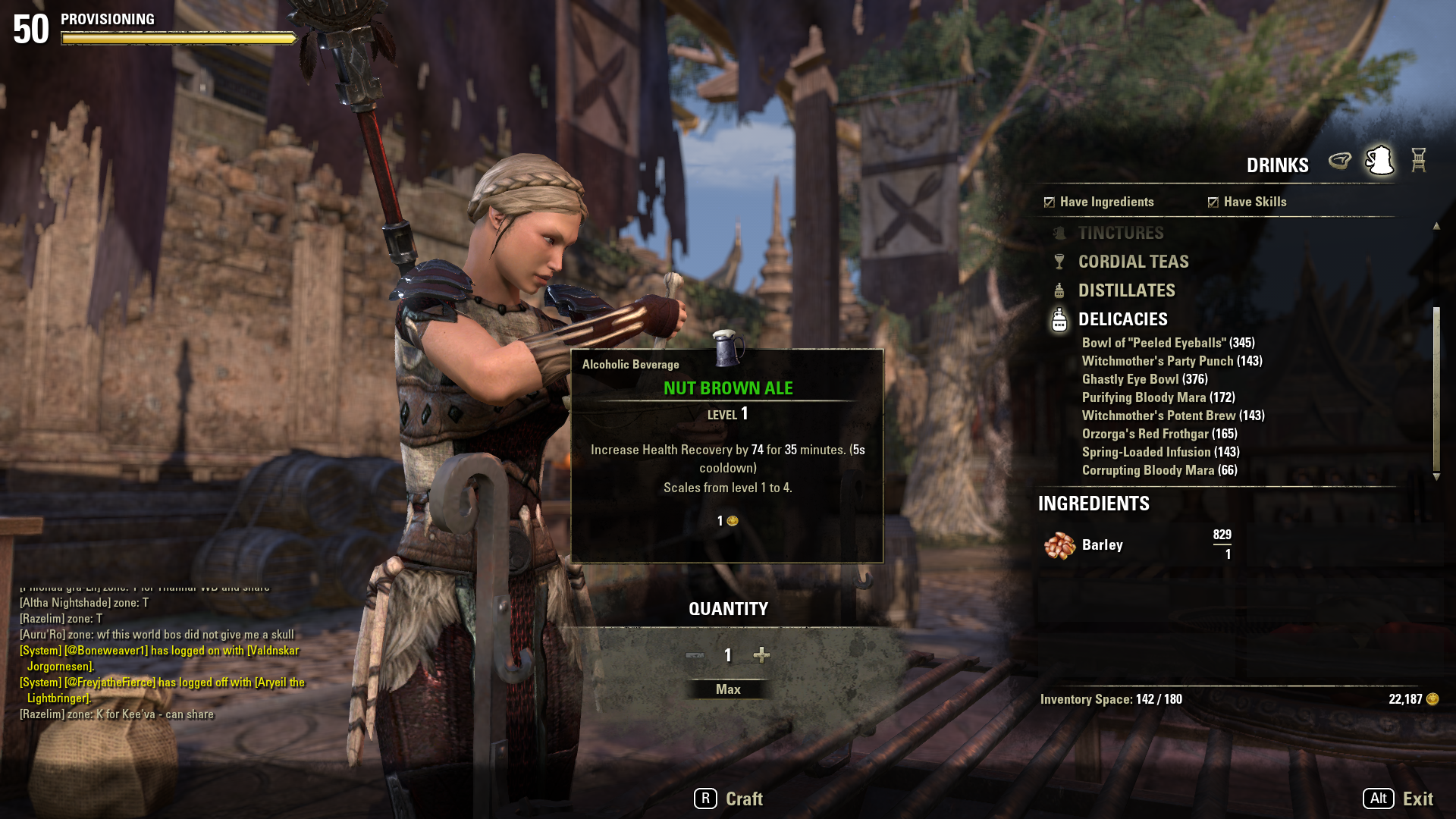Select the drinks mug tab icon
1456x819 pixels.
[1379, 161]
